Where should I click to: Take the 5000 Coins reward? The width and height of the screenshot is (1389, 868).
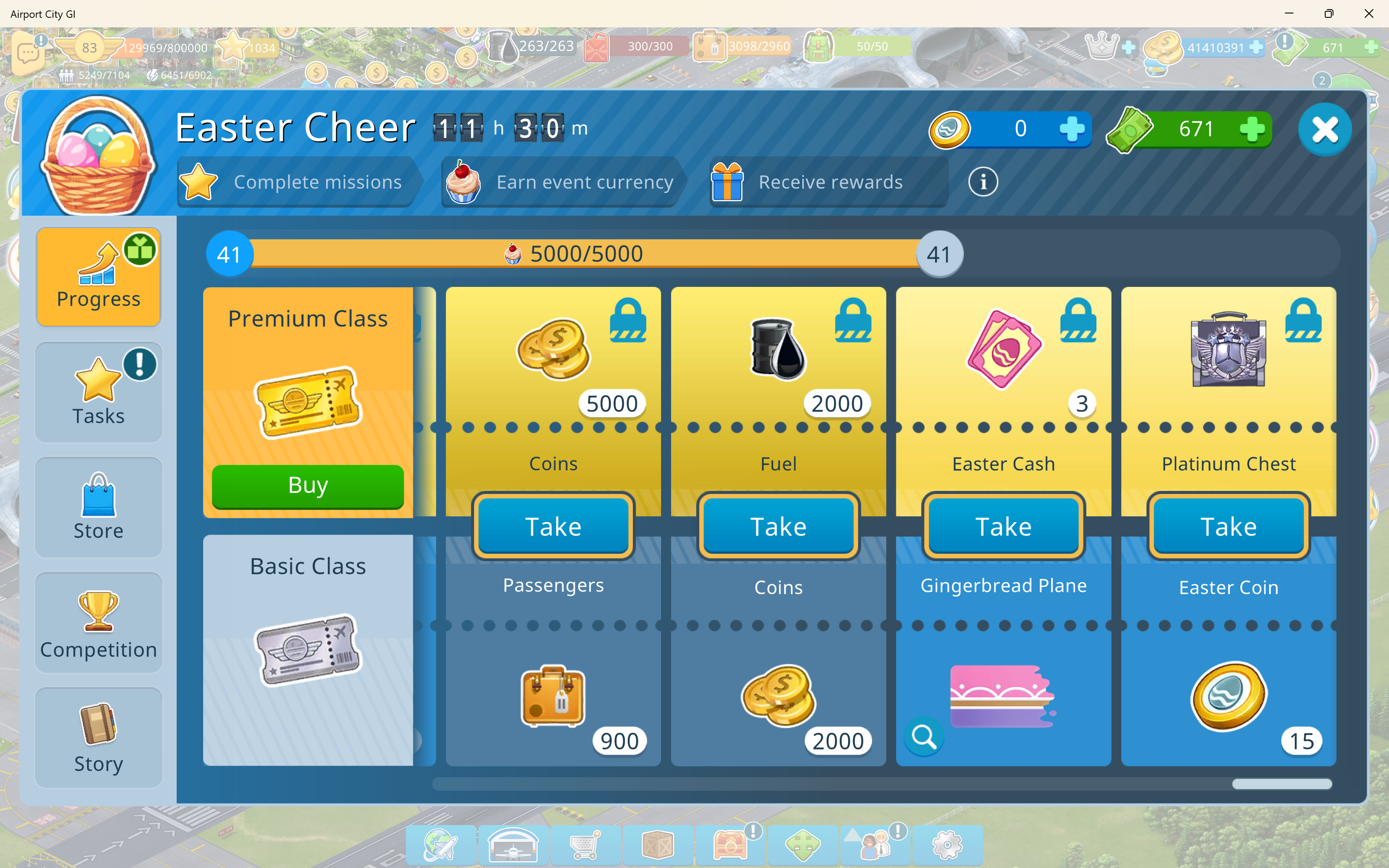click(553, 526)
